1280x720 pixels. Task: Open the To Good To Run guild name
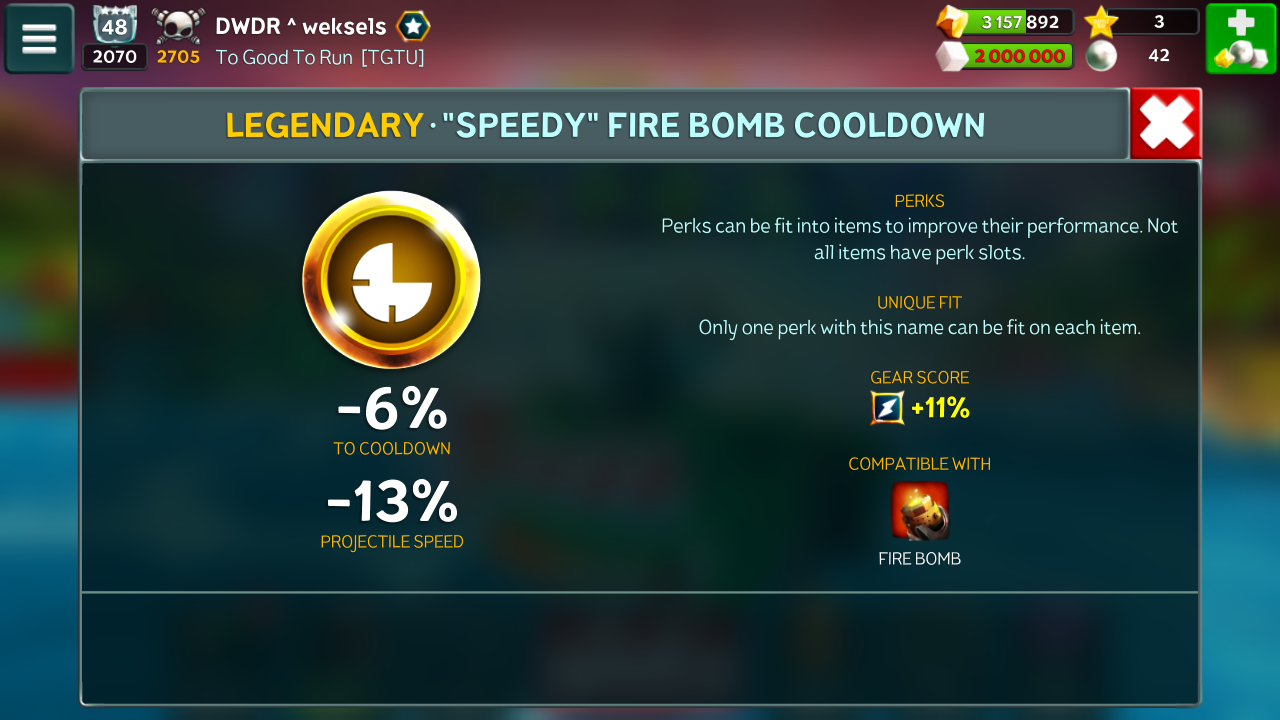point(320,57)
